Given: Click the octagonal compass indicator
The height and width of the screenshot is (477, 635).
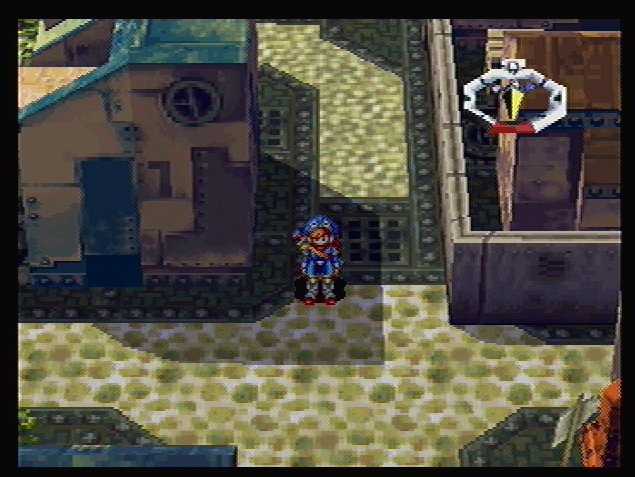Looking at the screenshot, I should click(x=514, y=97).
